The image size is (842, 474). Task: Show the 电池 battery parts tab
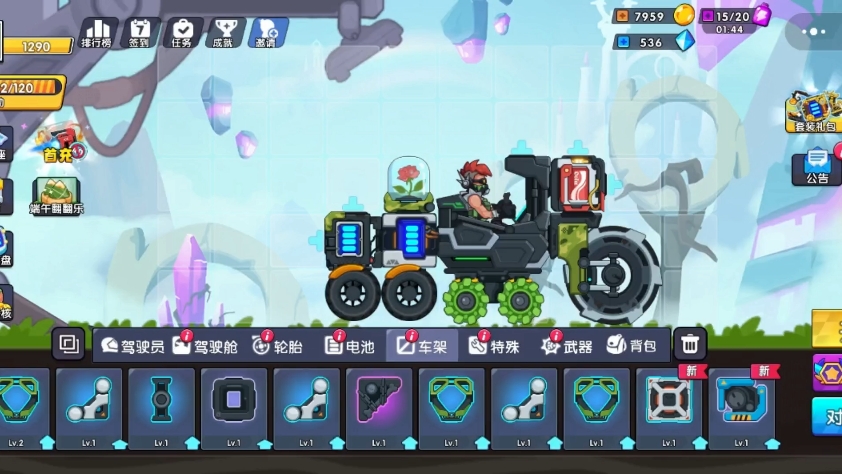click(x=350, y=346)
